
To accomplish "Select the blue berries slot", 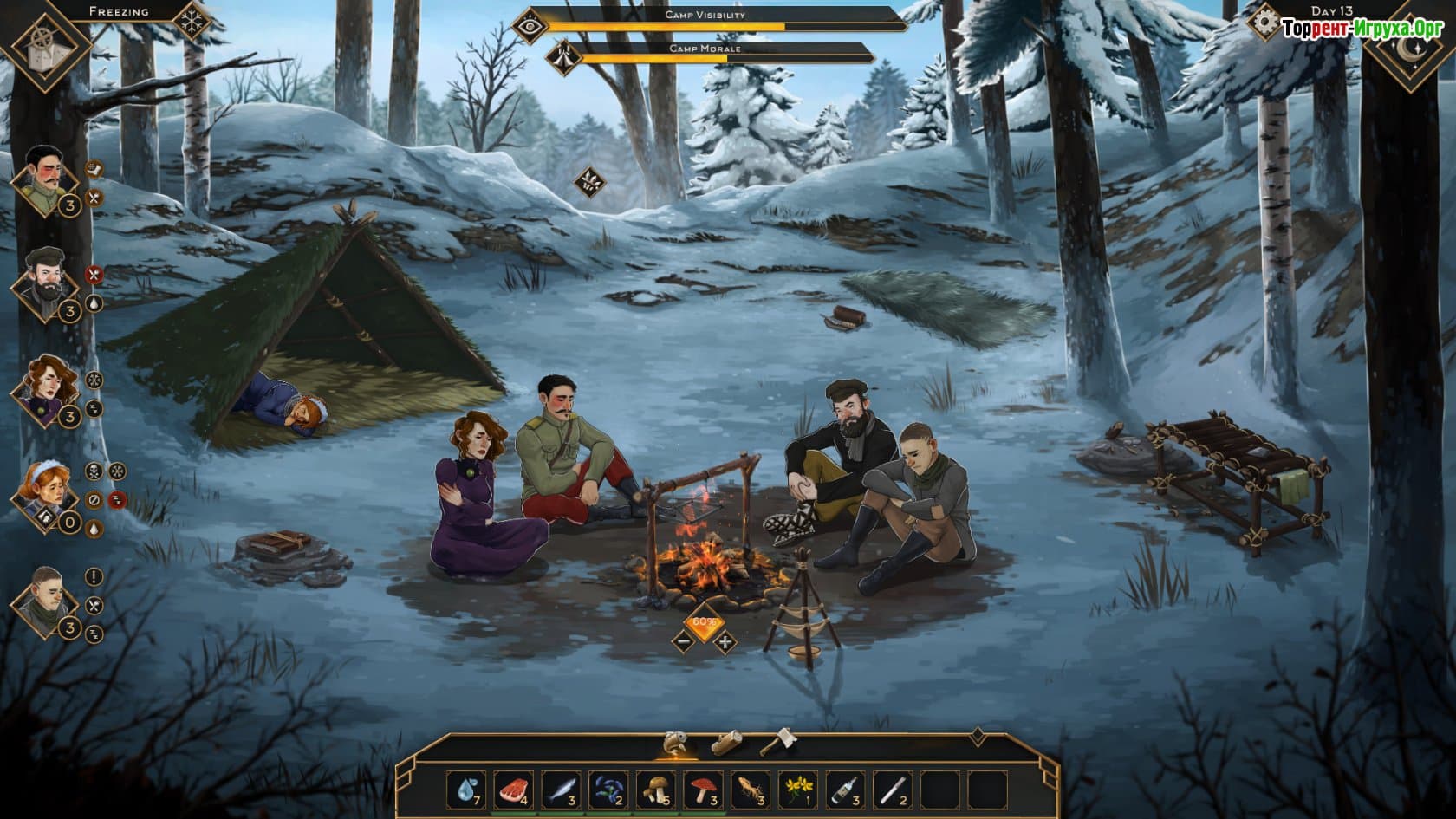I will [608, 790].
